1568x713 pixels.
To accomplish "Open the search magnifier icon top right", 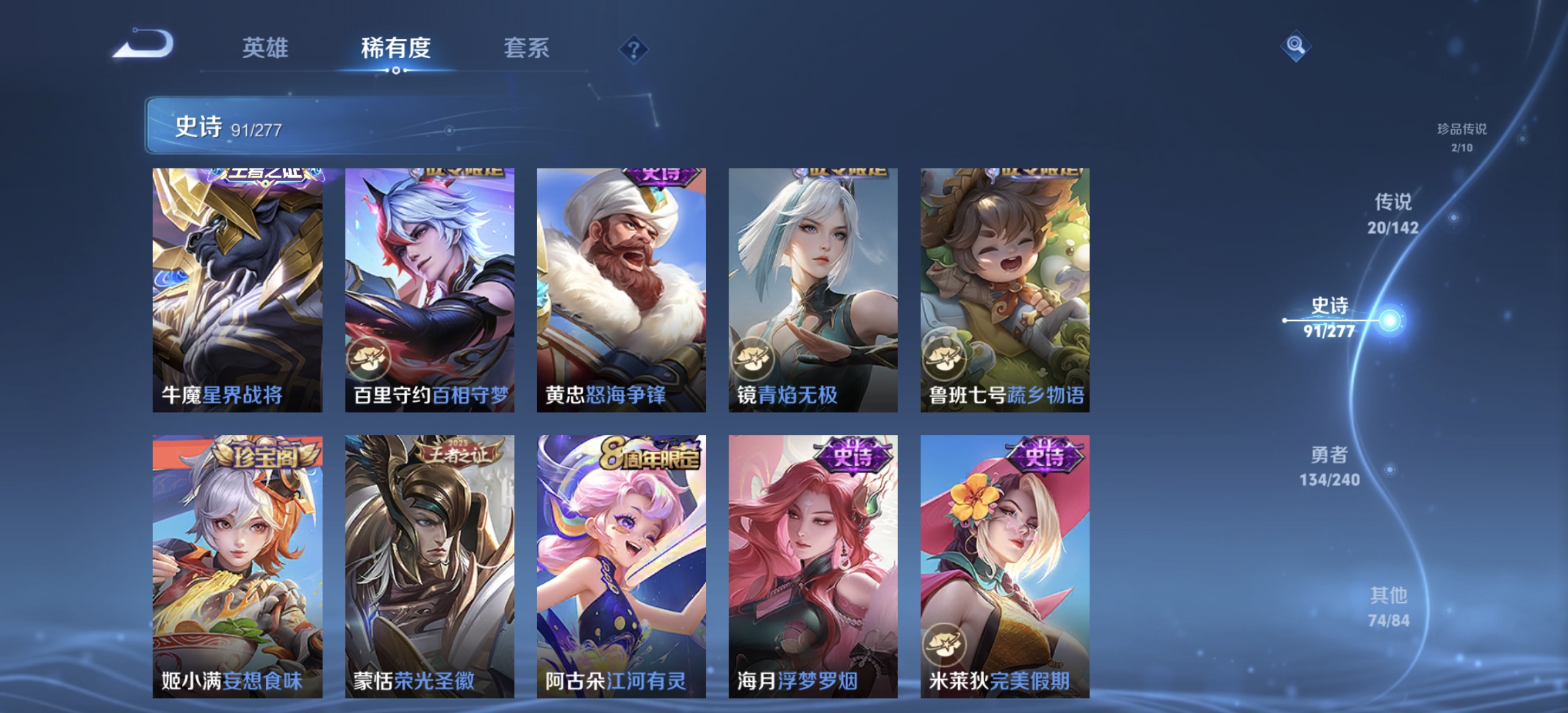I will pos(1297,46).
